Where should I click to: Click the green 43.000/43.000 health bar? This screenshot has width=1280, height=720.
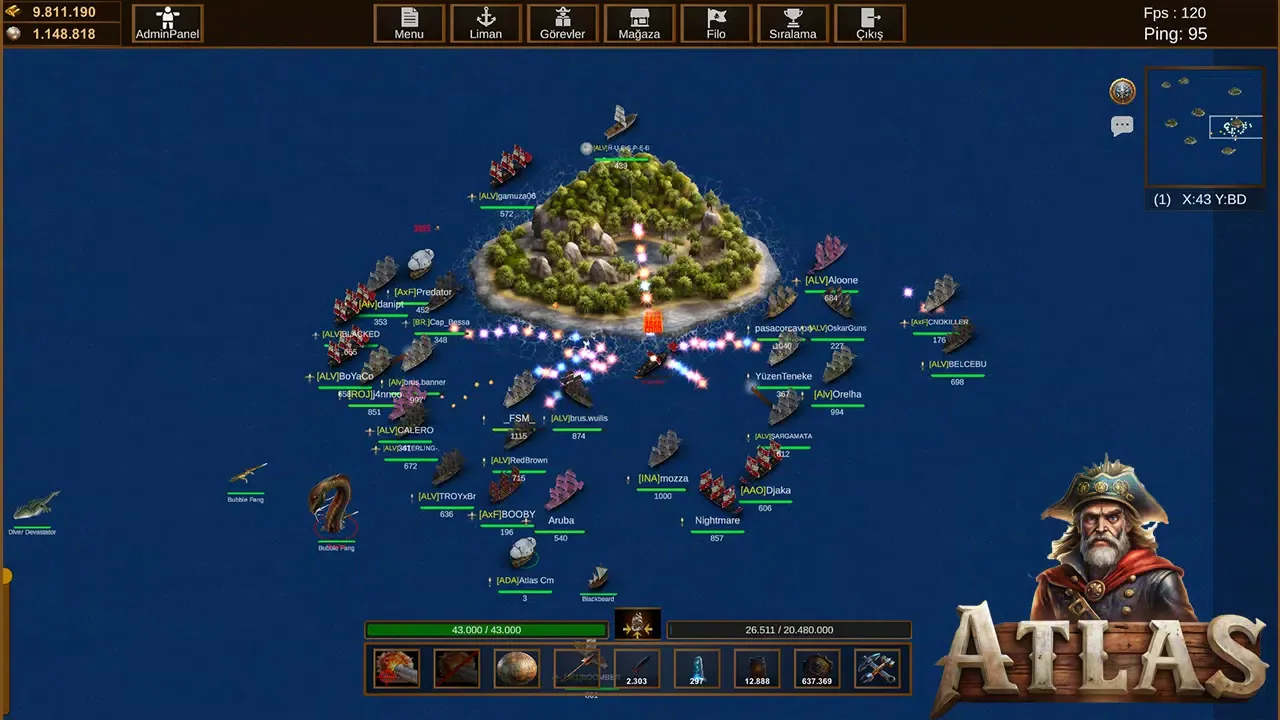(487, 630)
